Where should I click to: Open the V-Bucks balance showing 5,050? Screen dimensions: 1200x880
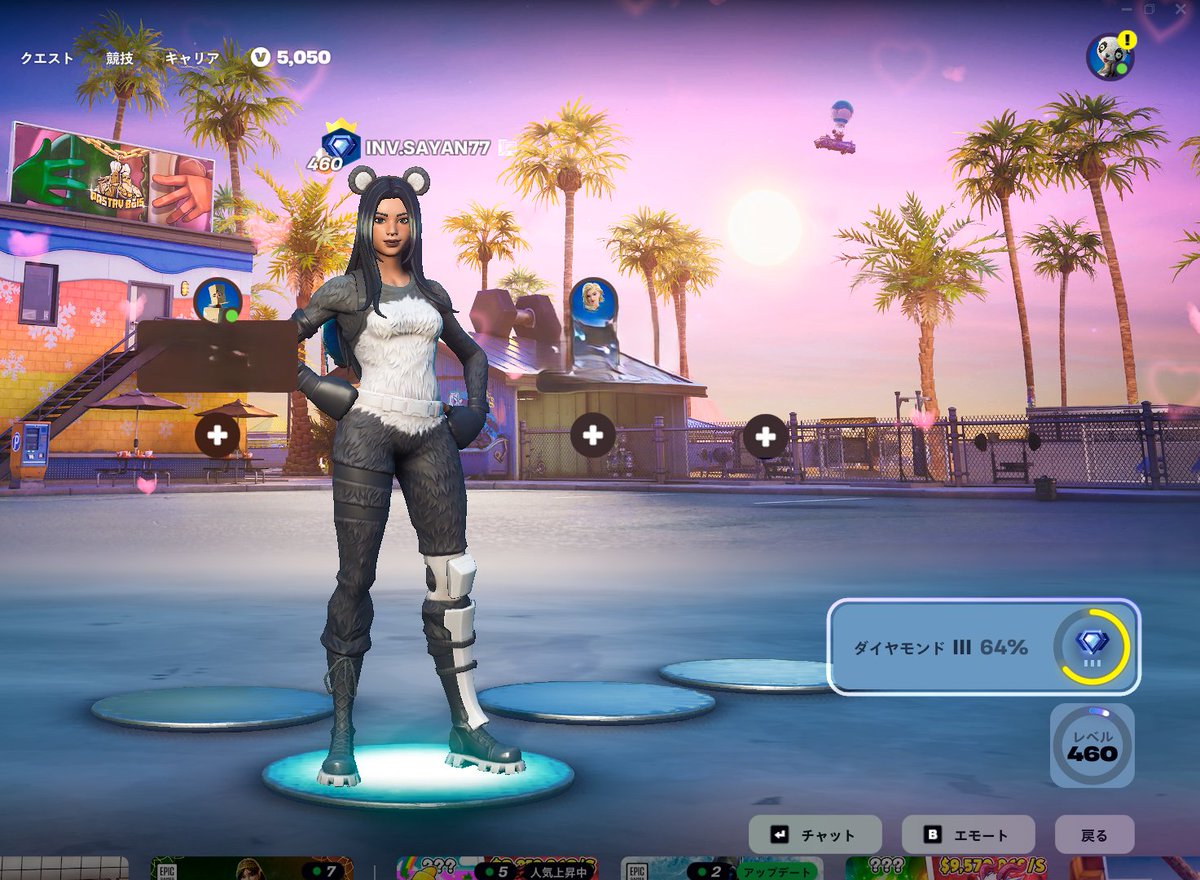point(291,57)
